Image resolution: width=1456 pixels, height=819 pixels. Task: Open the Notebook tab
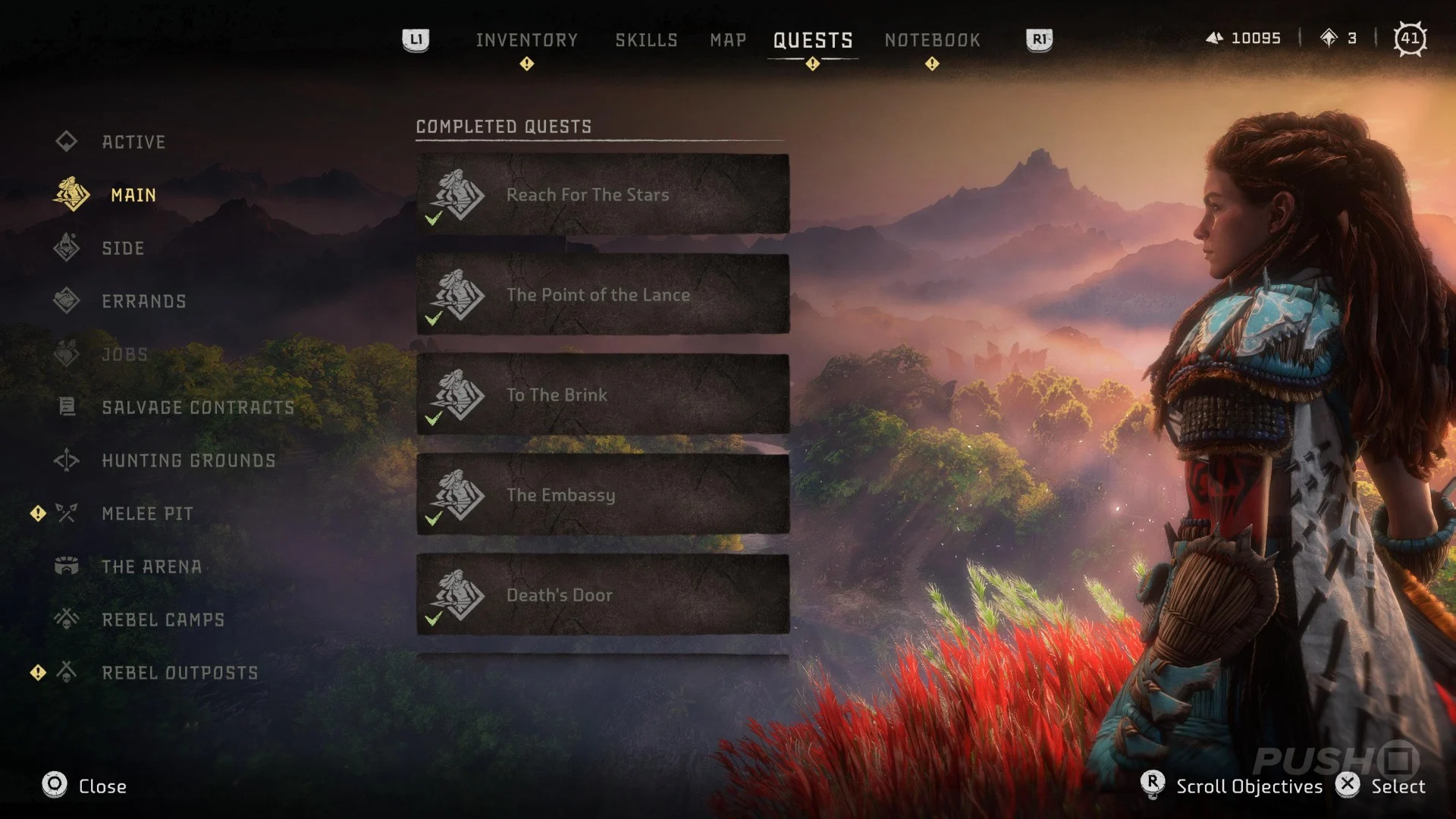click(932, 39)
